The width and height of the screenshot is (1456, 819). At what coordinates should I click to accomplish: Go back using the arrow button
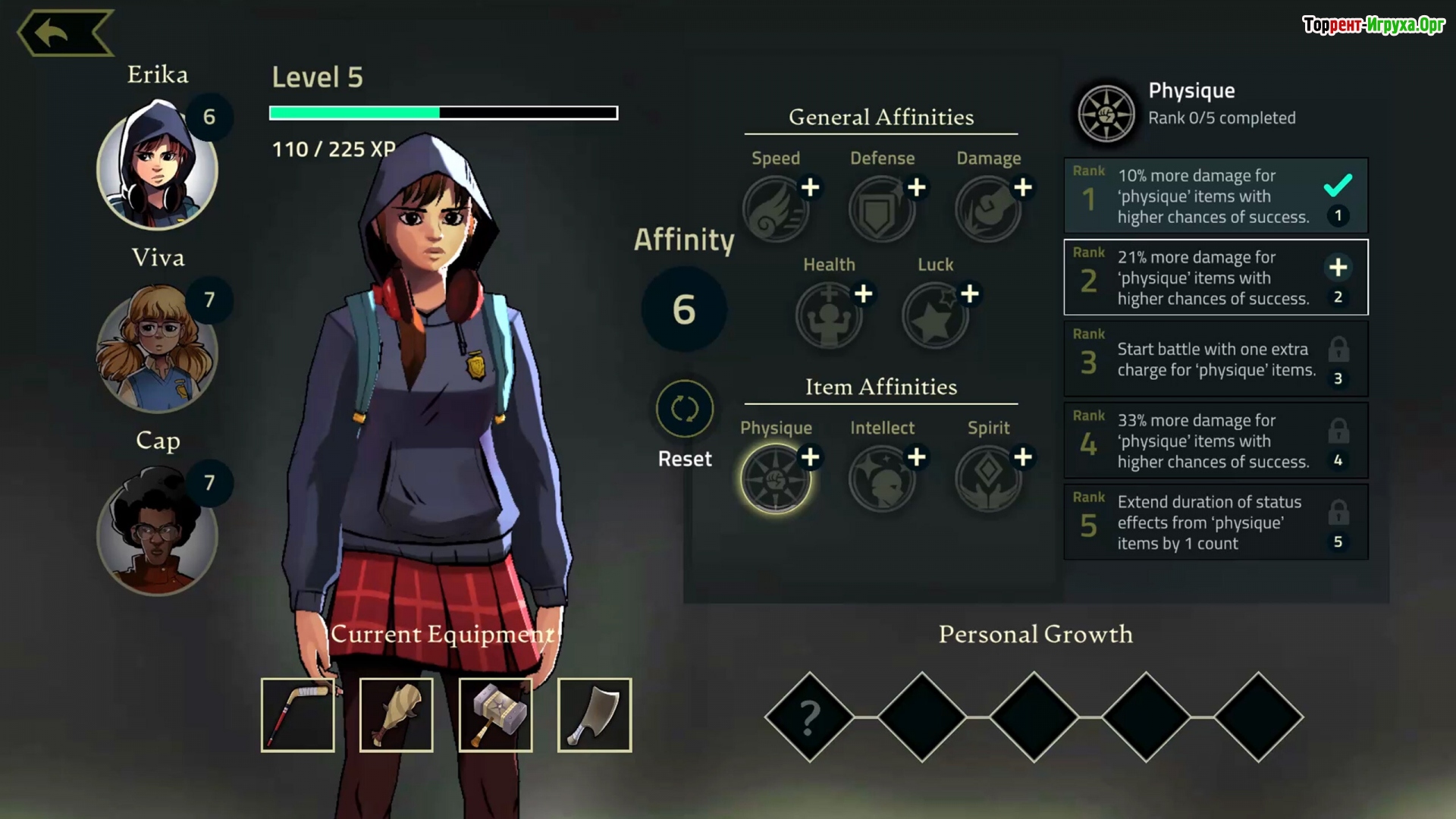click(64, 33)
